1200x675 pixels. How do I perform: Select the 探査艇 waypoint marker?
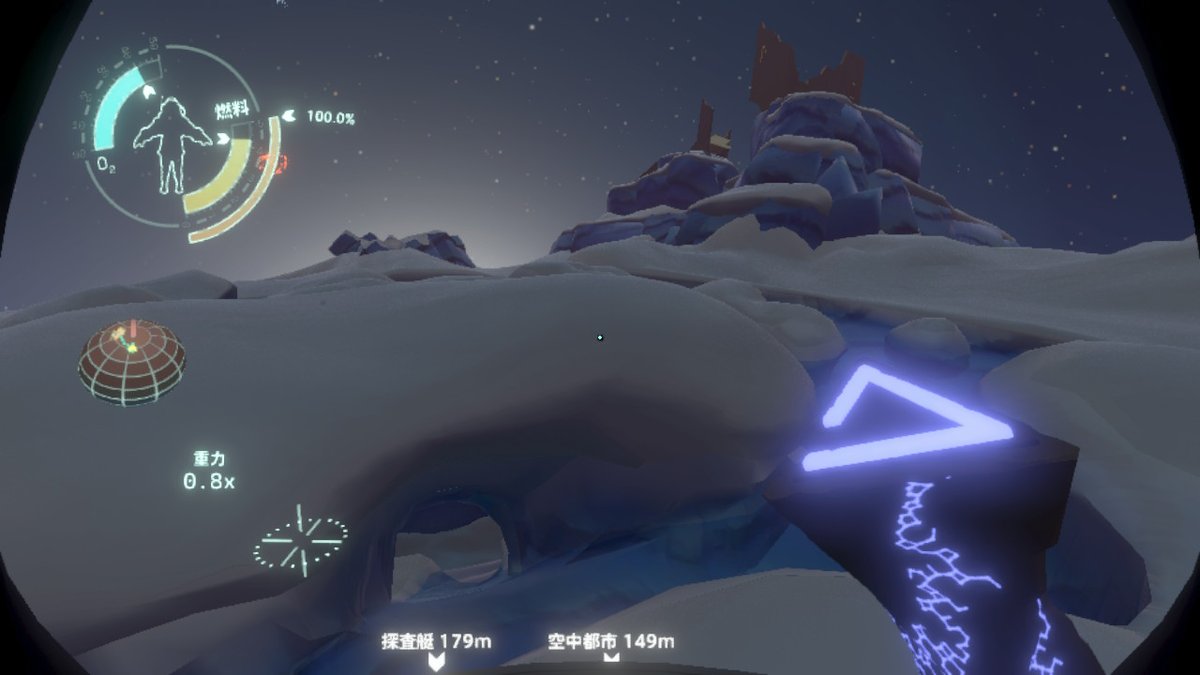click(436, 660)
